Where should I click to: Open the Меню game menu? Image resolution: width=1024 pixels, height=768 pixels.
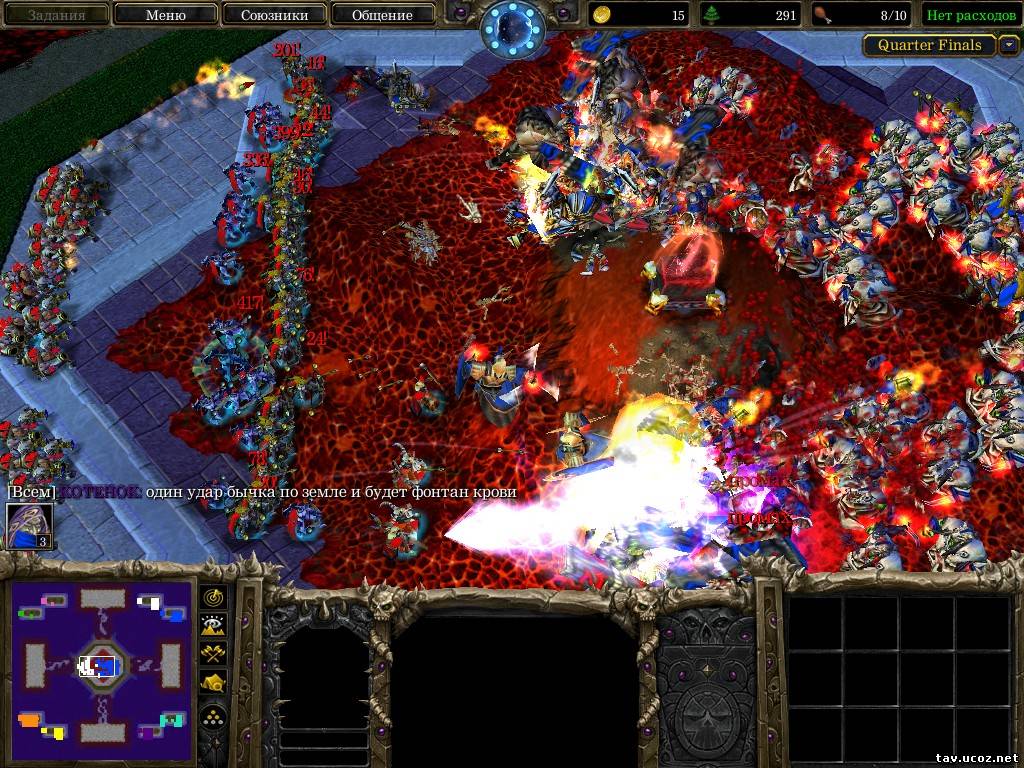(x=165, y=15)
